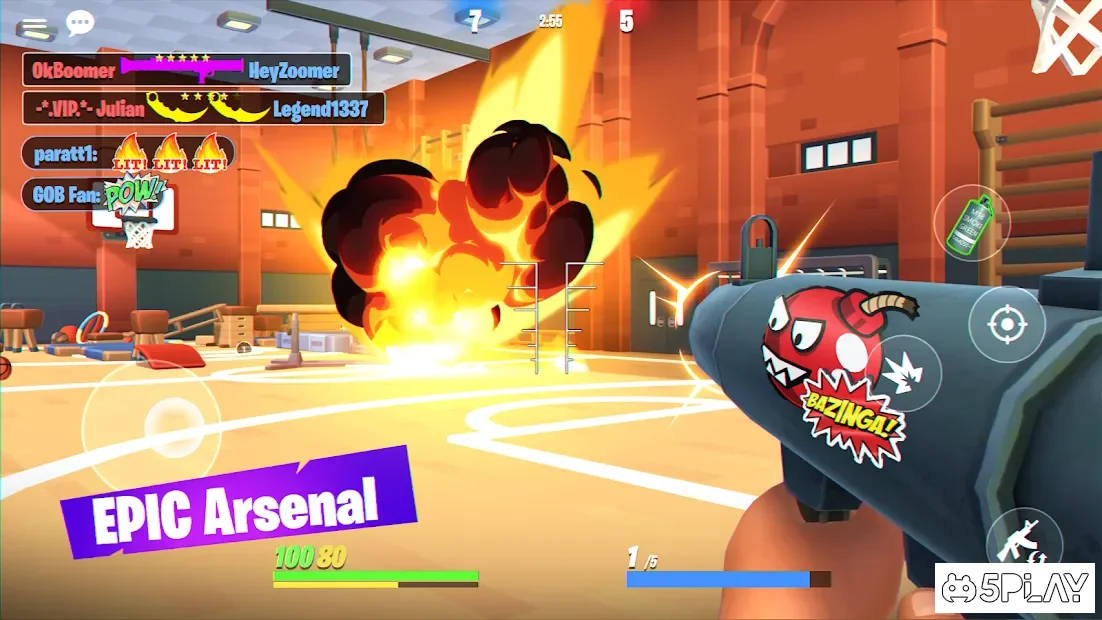
Task: Open the hamburger menu
Action: coord(34,27)
